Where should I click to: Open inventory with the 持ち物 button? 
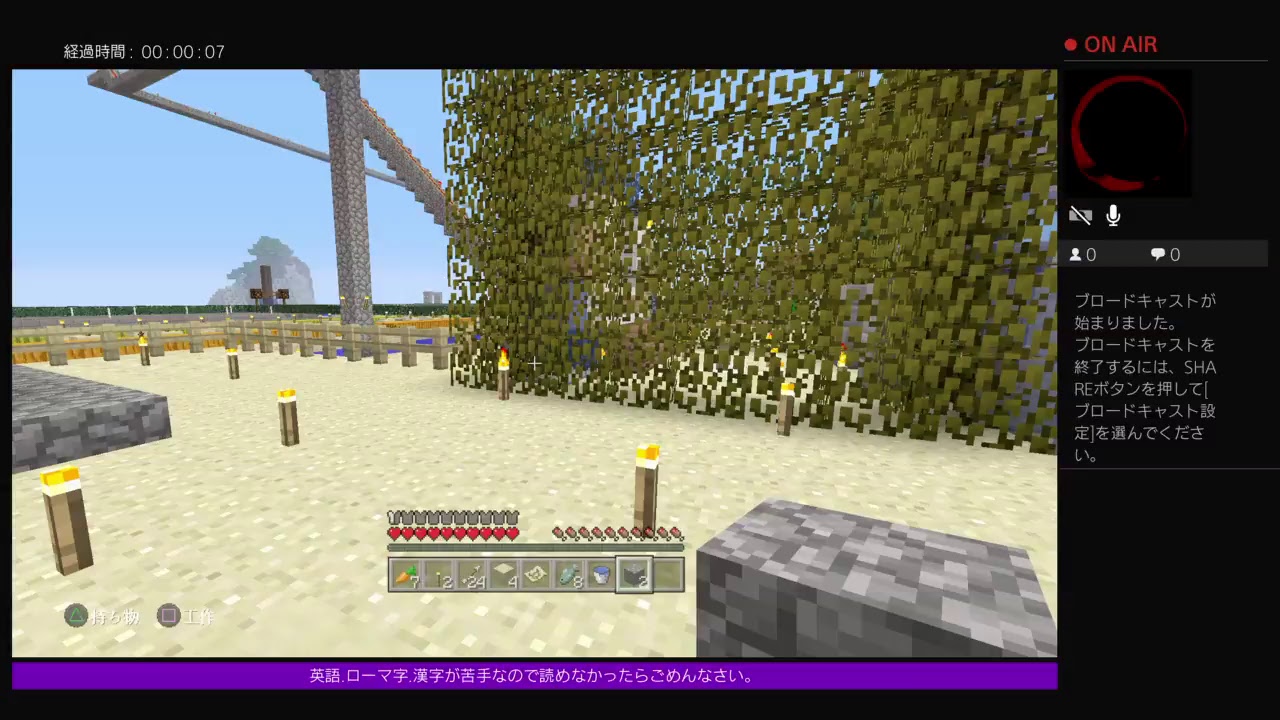tap(103, 617)
